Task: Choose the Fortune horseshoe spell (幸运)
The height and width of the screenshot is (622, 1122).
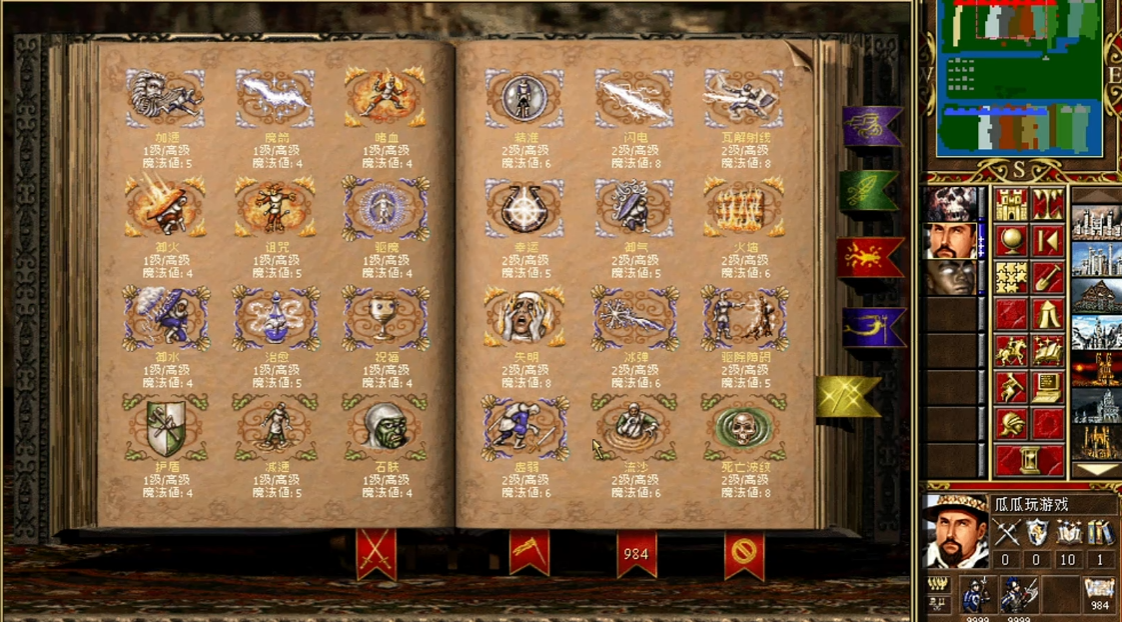Action: tap(524, 208)
